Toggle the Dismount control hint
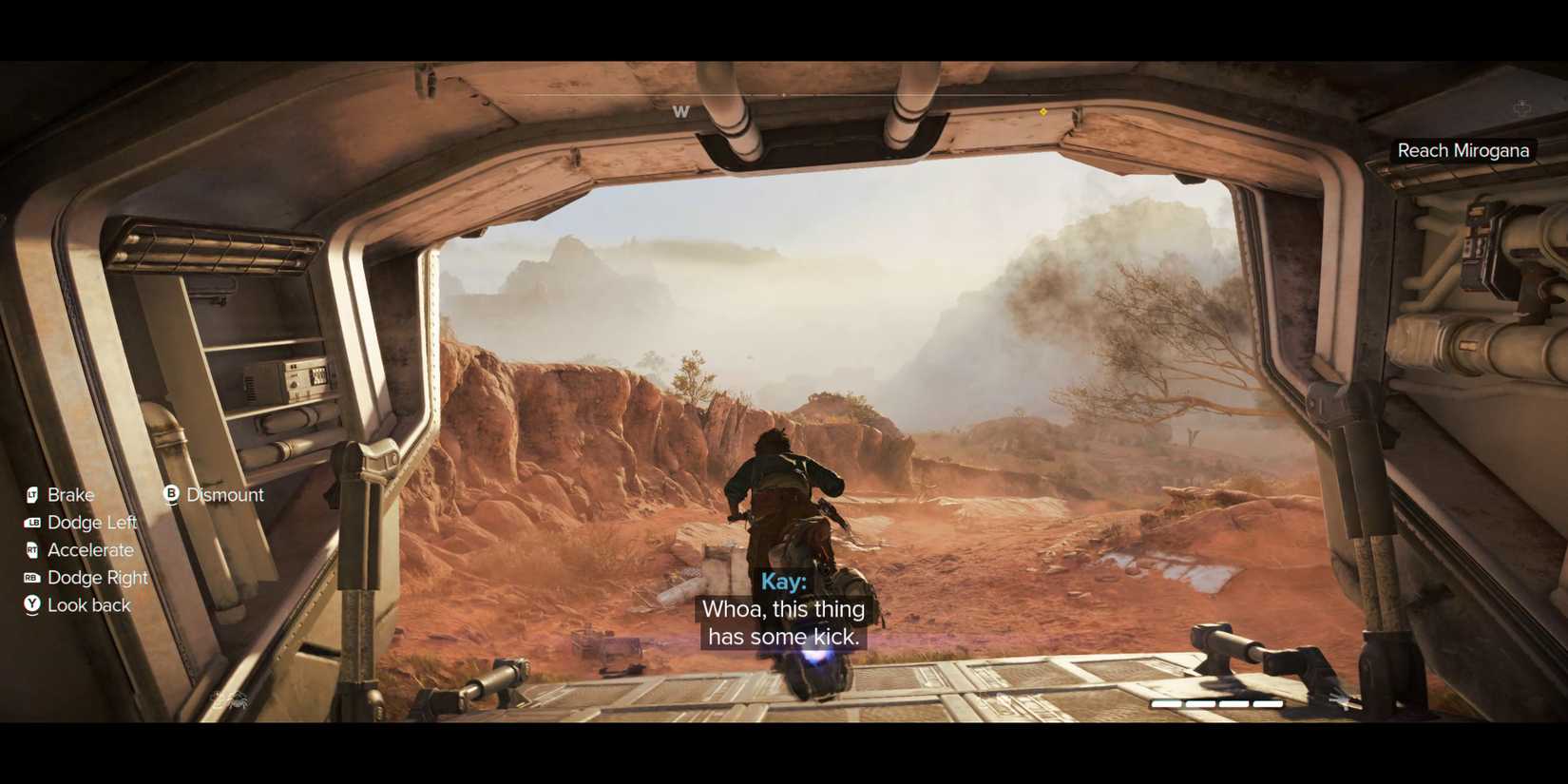This screenshot has height=784, width=1568. (x=226, y=494)
